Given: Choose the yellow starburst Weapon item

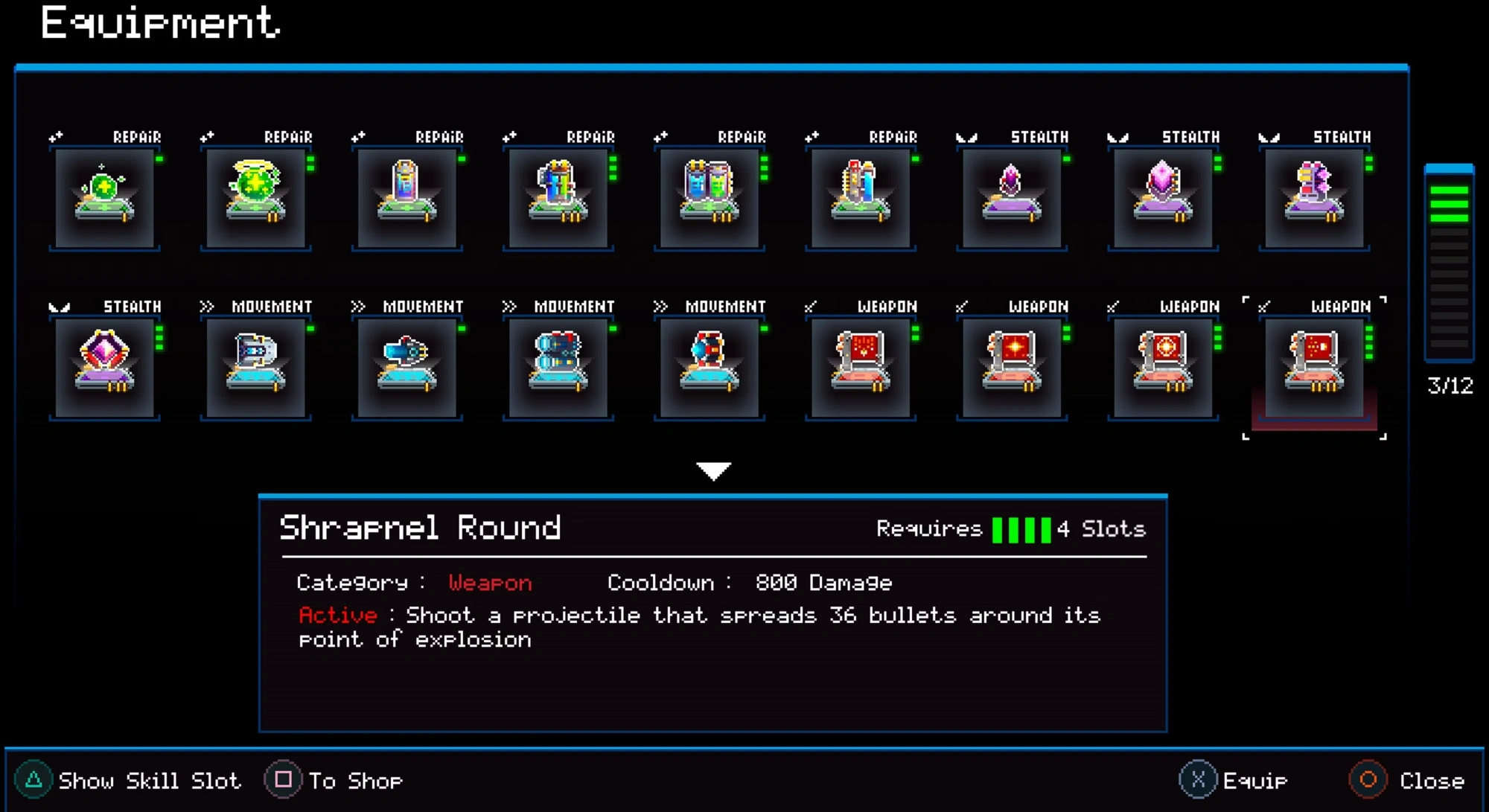Looking at the screenshot, I should pyautogui.click(x=1011, y=368).
